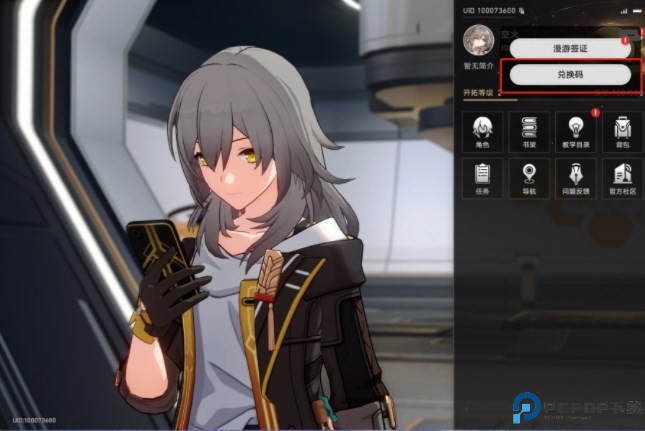Screen dimensions: 645x431
Task: Click the player avatar portrait
Action: [x=479, y=39]
